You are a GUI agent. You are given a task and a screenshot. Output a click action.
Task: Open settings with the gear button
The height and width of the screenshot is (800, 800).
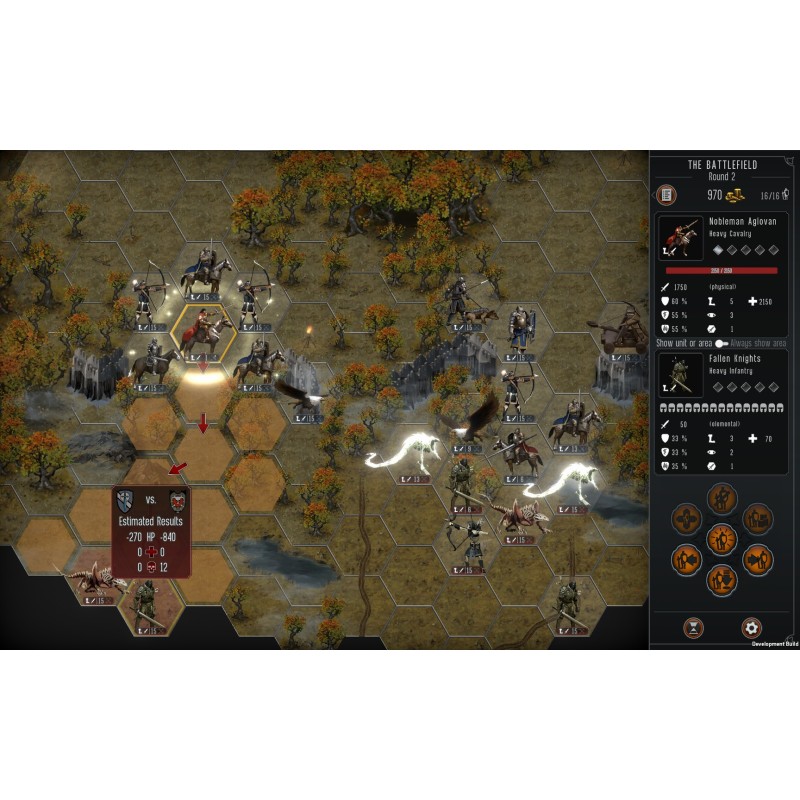coord(752,628)
